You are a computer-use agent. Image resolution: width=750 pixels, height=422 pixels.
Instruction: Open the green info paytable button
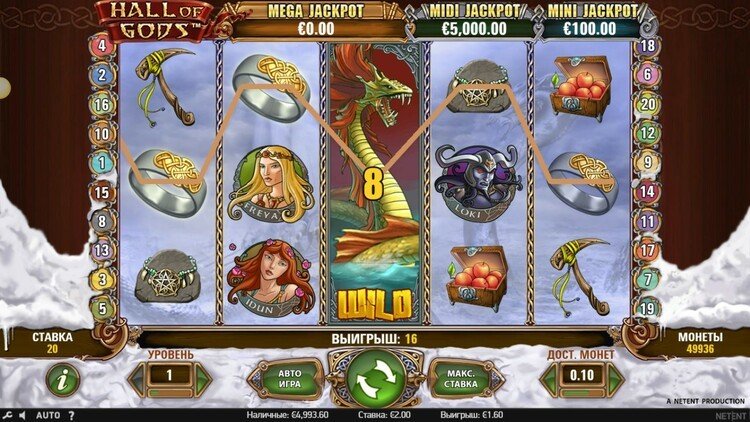pyautogui.click(x=63, y=379)
